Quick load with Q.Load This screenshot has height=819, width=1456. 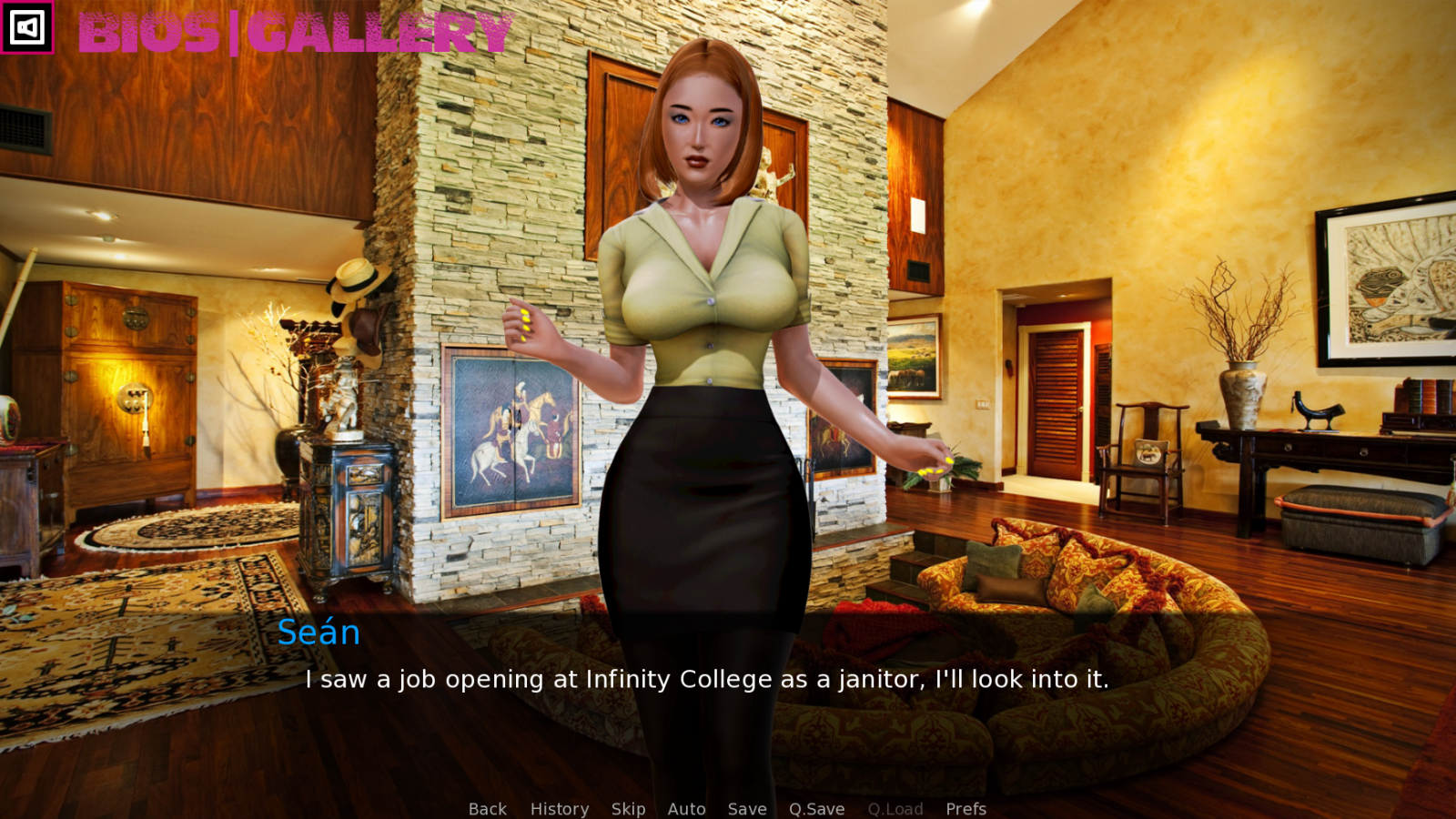[x=895, y=808]
